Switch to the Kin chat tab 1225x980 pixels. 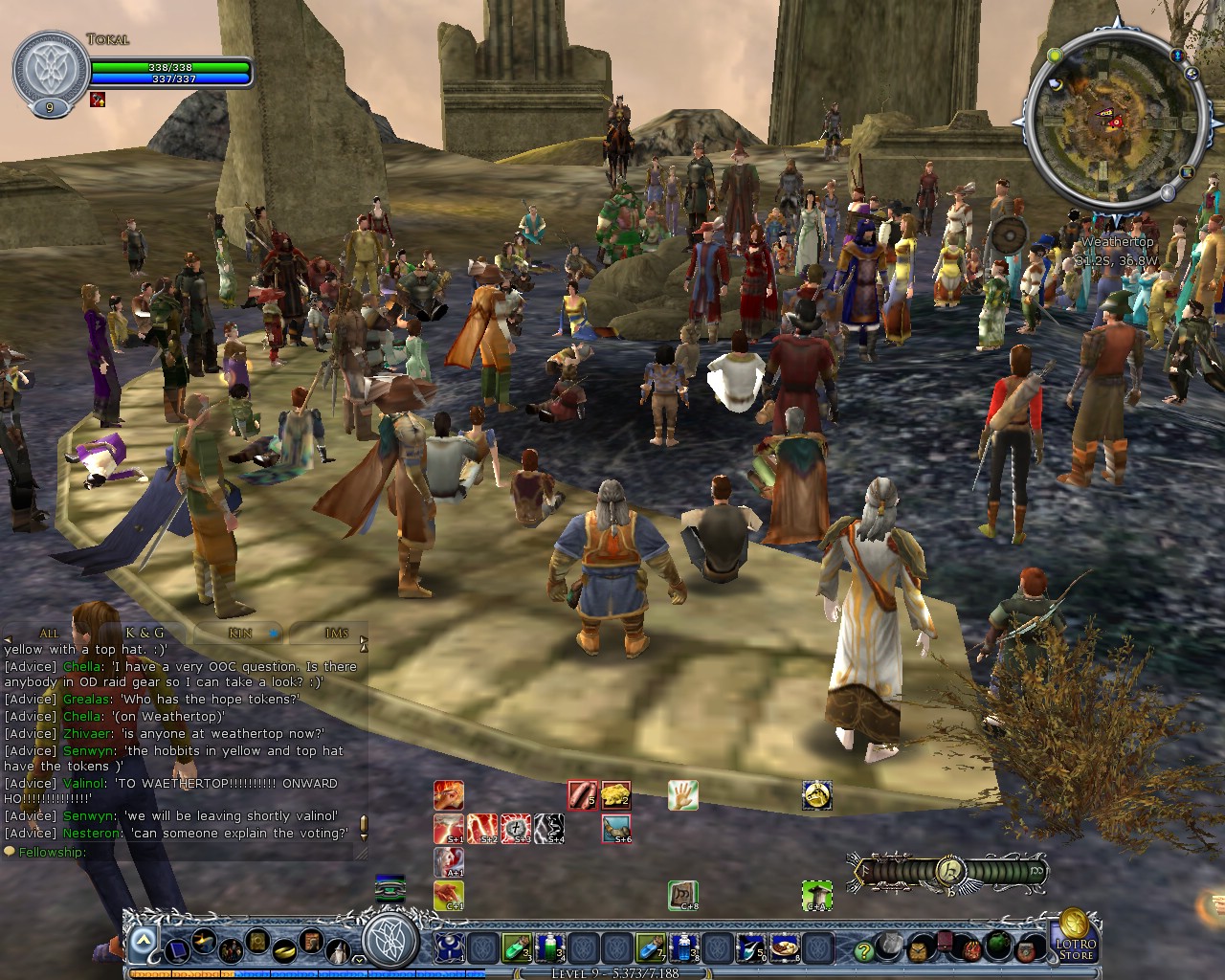coord(240,633)
